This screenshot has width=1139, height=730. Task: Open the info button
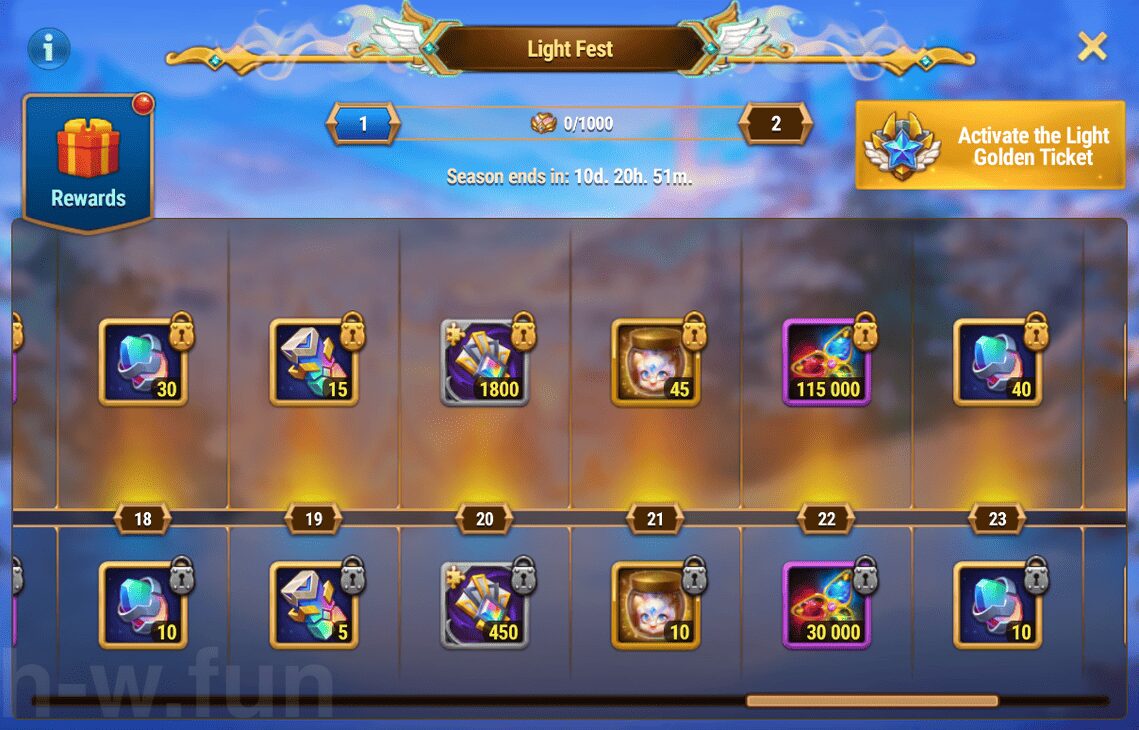(49, 47)
